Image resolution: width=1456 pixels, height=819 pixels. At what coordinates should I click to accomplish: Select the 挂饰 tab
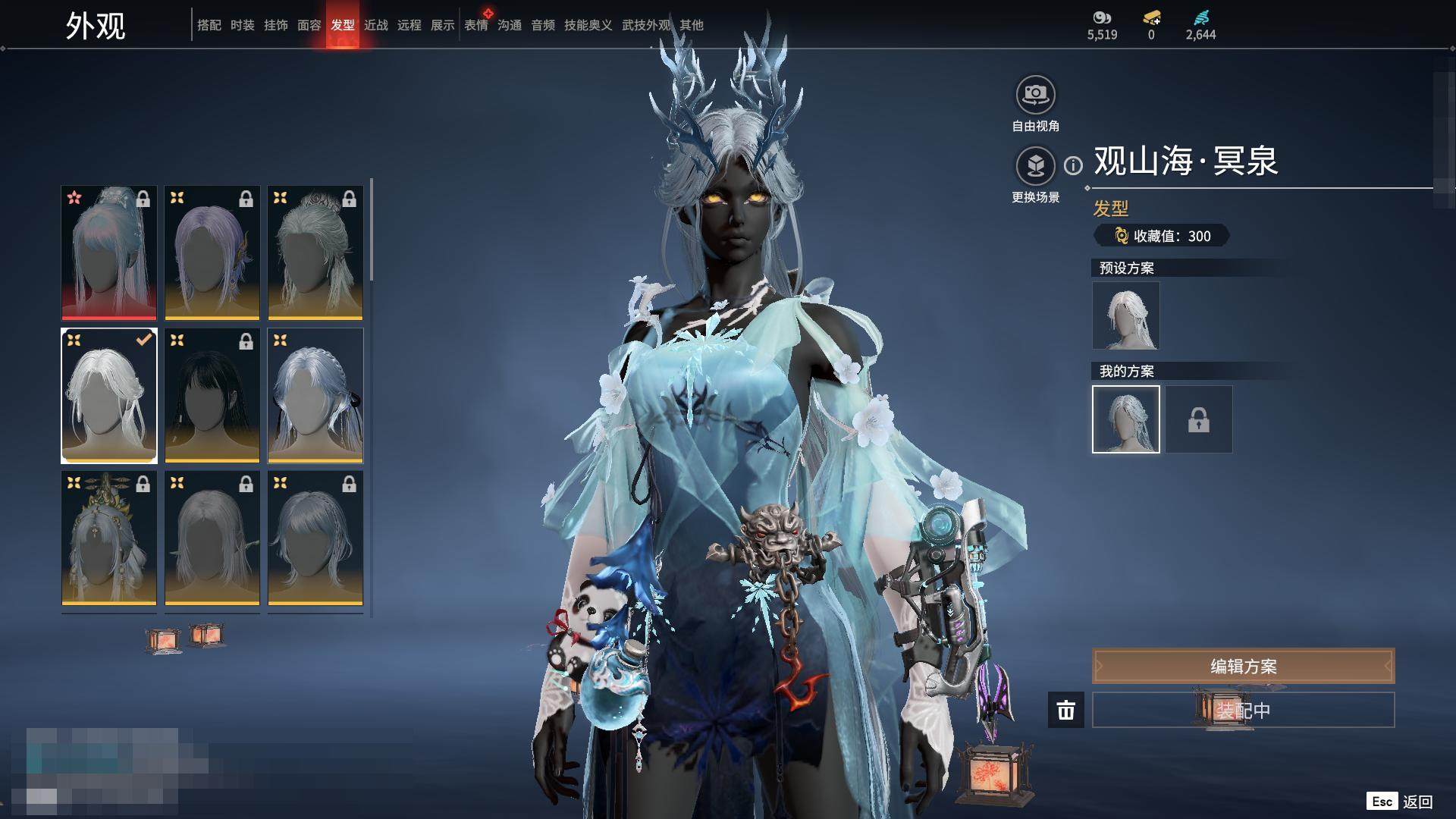(x=275, y=25)
